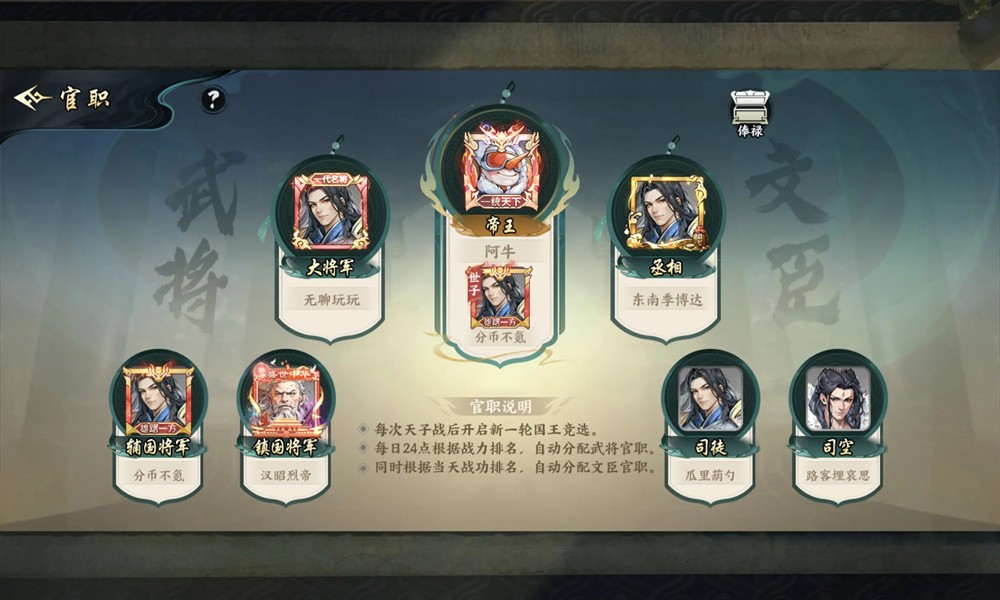The width and height of the screenshot is (1000, 600).
Task: Choose the 镇国将军 officer portrait
Action: (x=285, y=399)
